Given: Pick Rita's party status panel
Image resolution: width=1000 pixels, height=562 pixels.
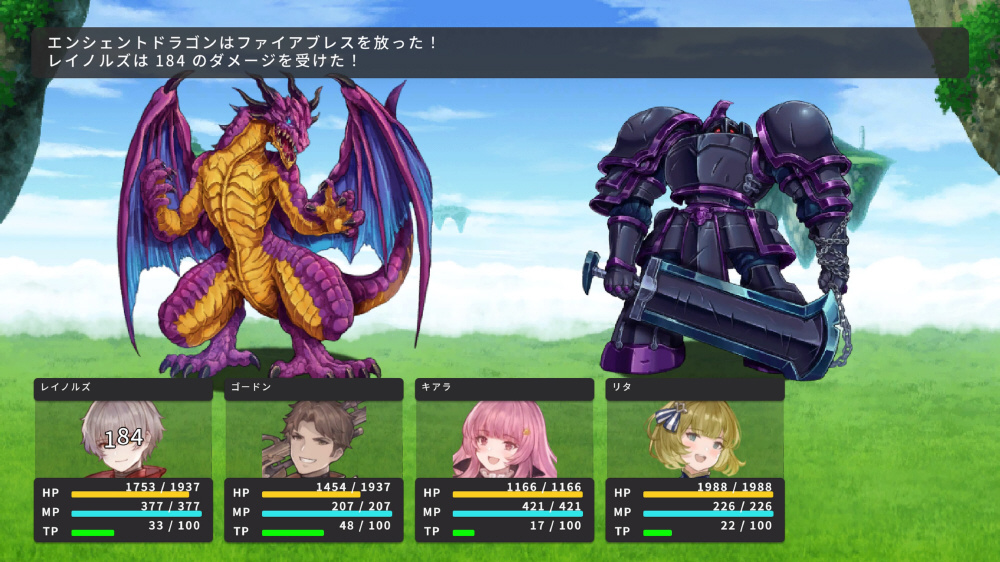Looking at the screenshot, I should point(695,460).
